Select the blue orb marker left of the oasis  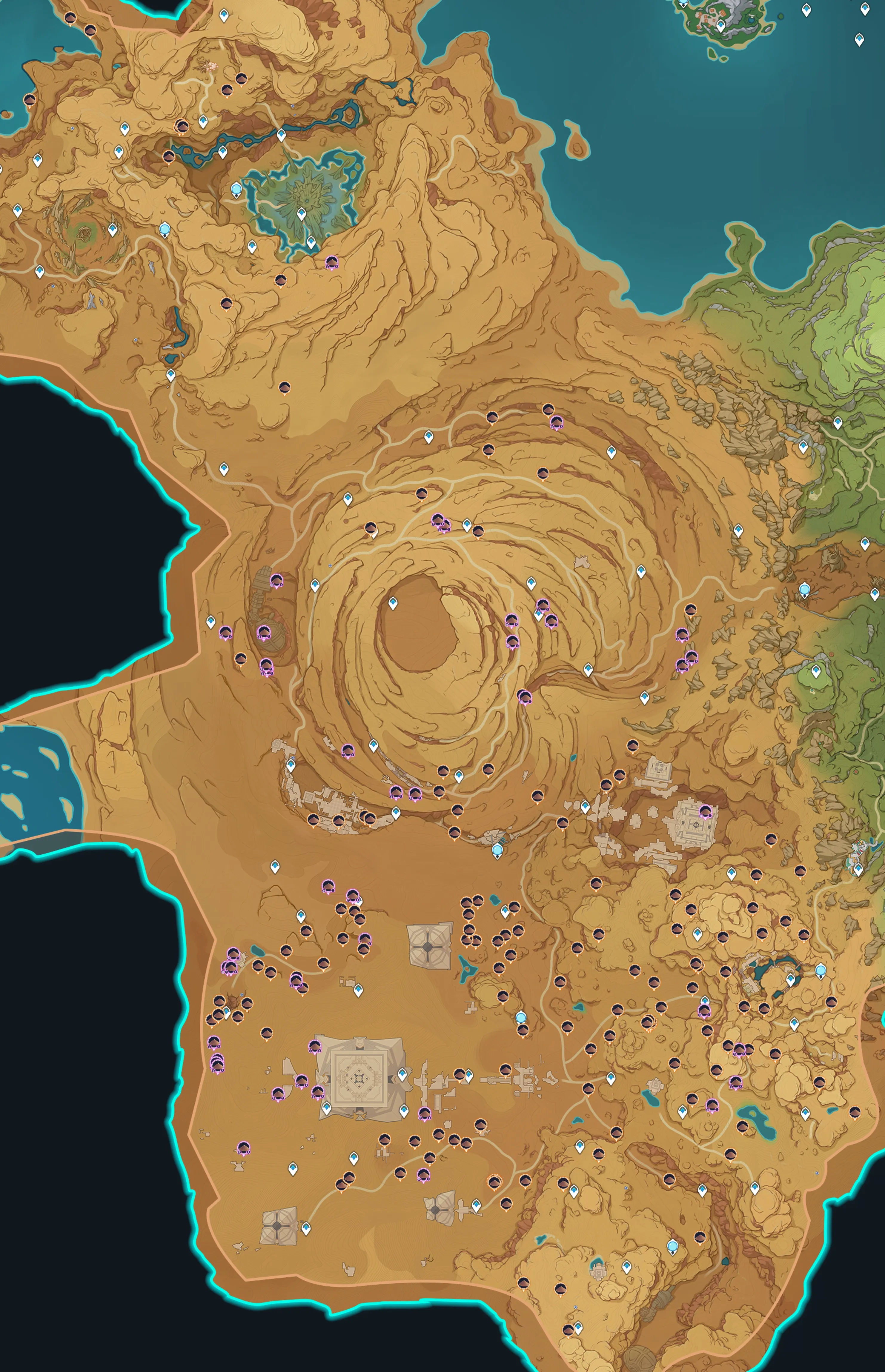pos(236,189)
